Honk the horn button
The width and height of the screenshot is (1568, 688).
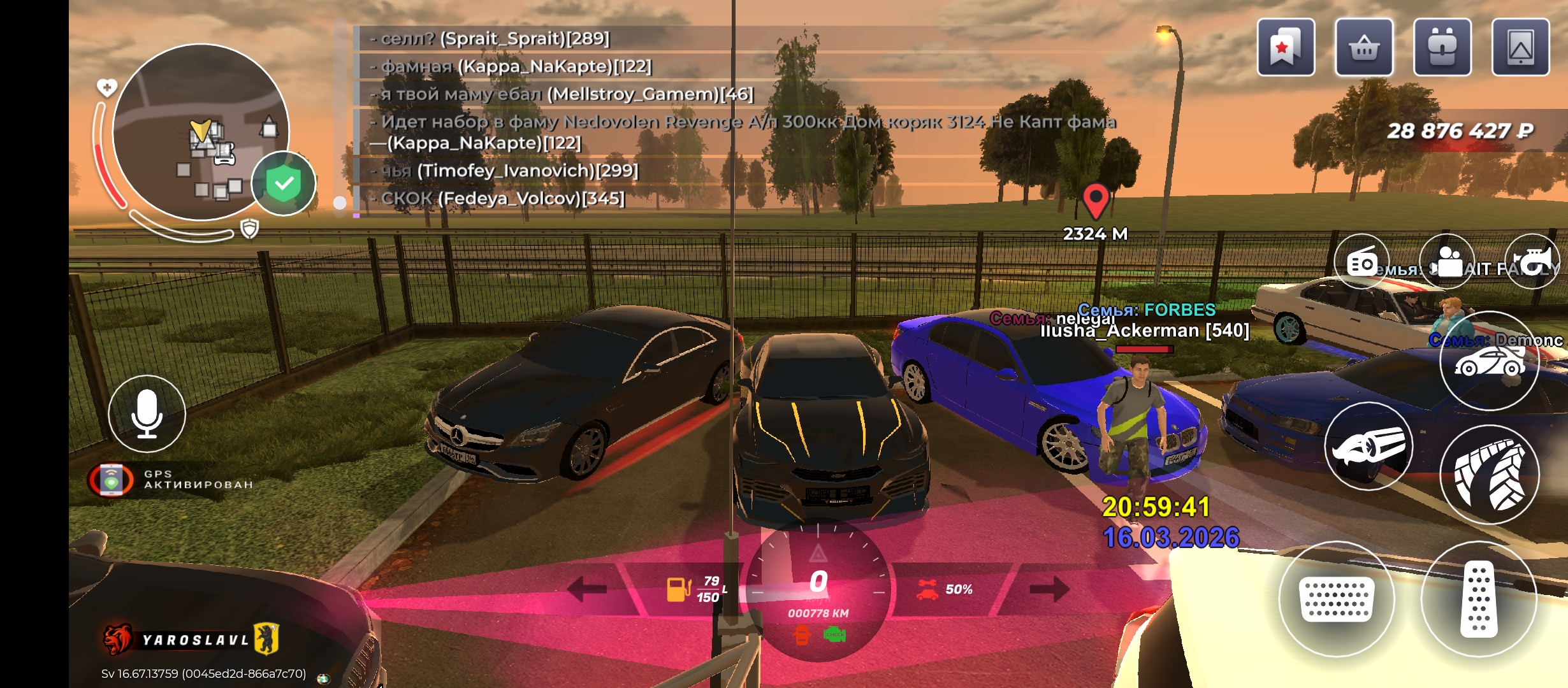[x=1532, y=262]
